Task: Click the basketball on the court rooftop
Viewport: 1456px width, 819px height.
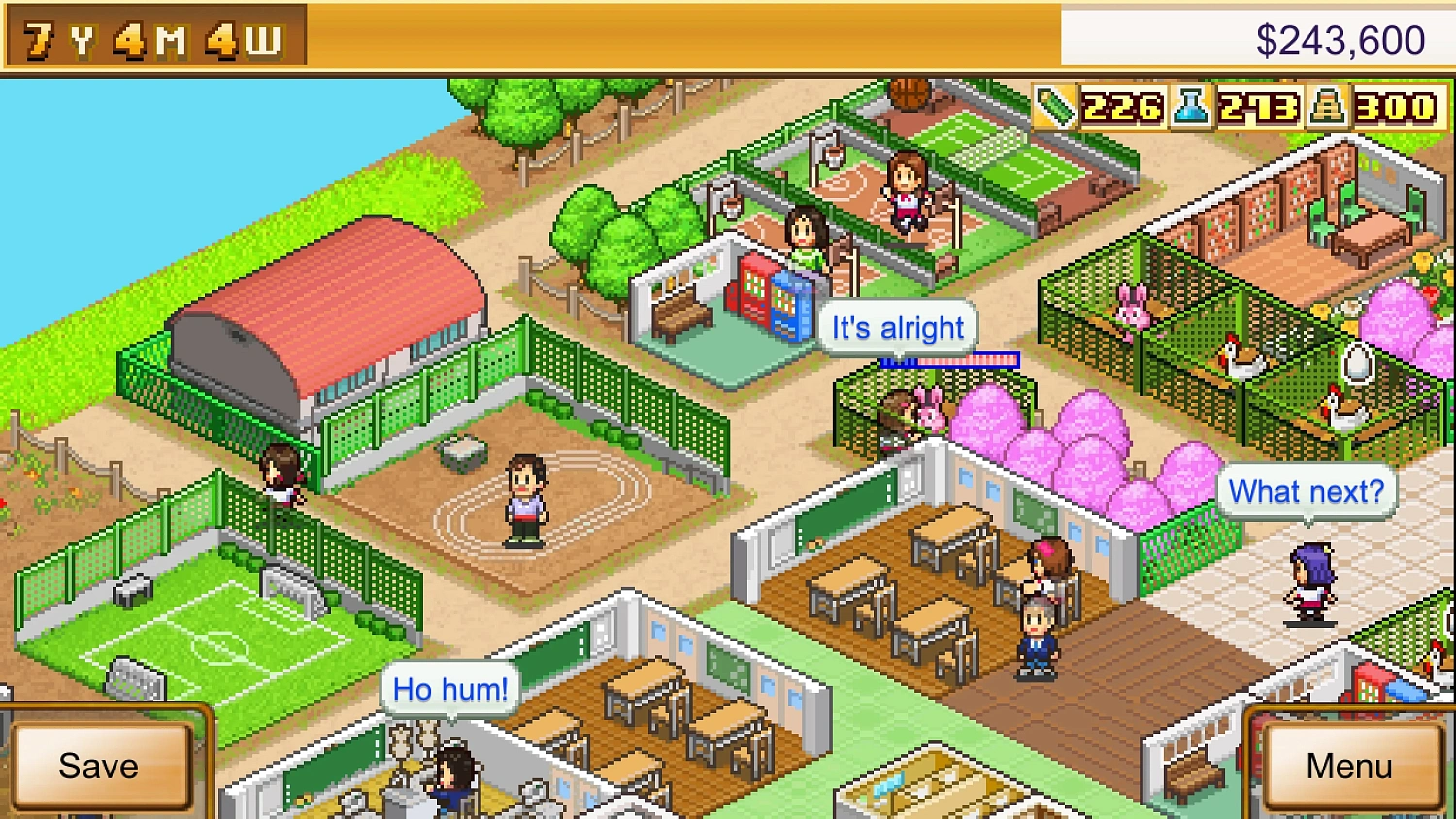Action: (x=910, y=94)
